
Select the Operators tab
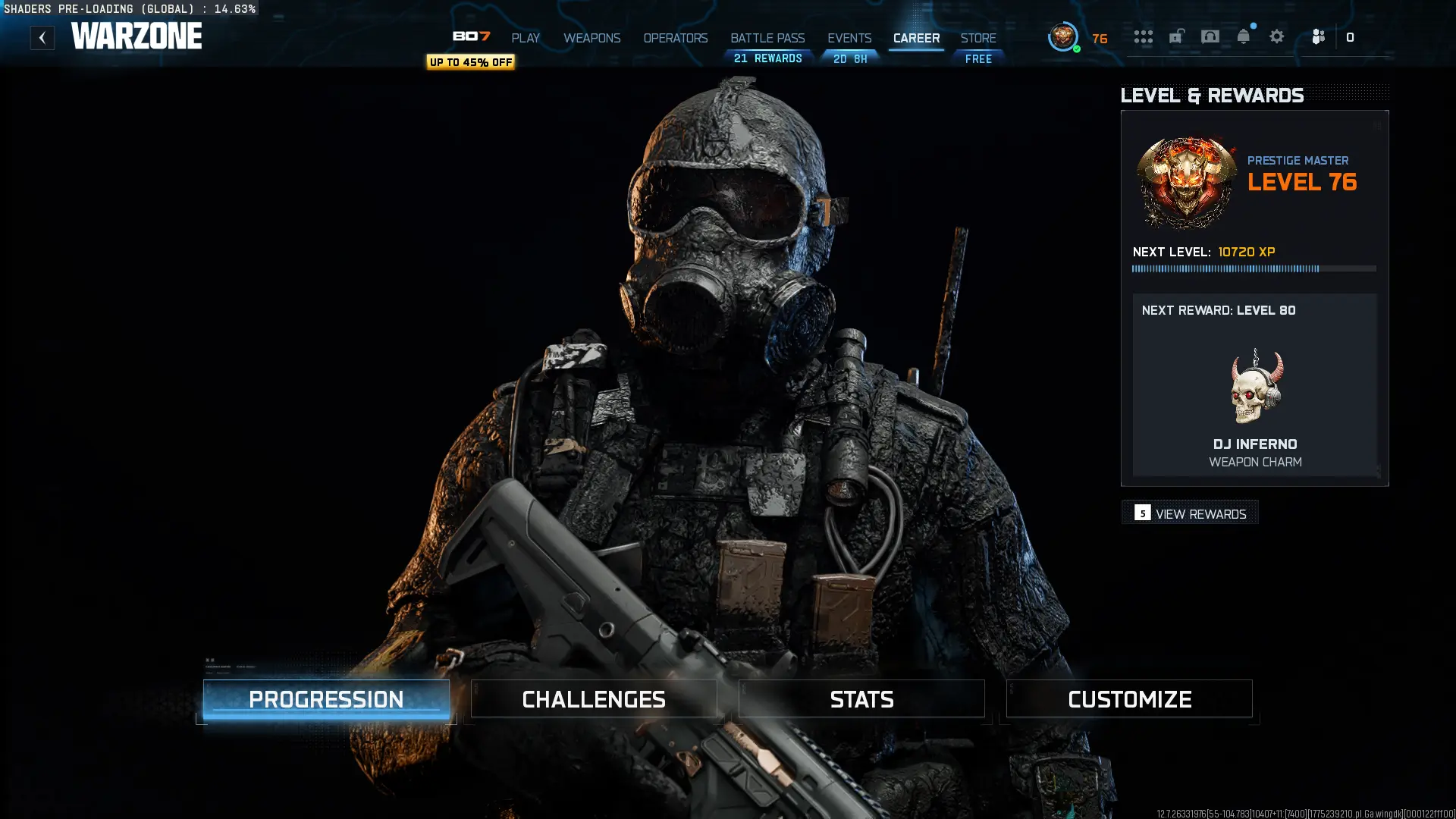[x=675, y=38]
